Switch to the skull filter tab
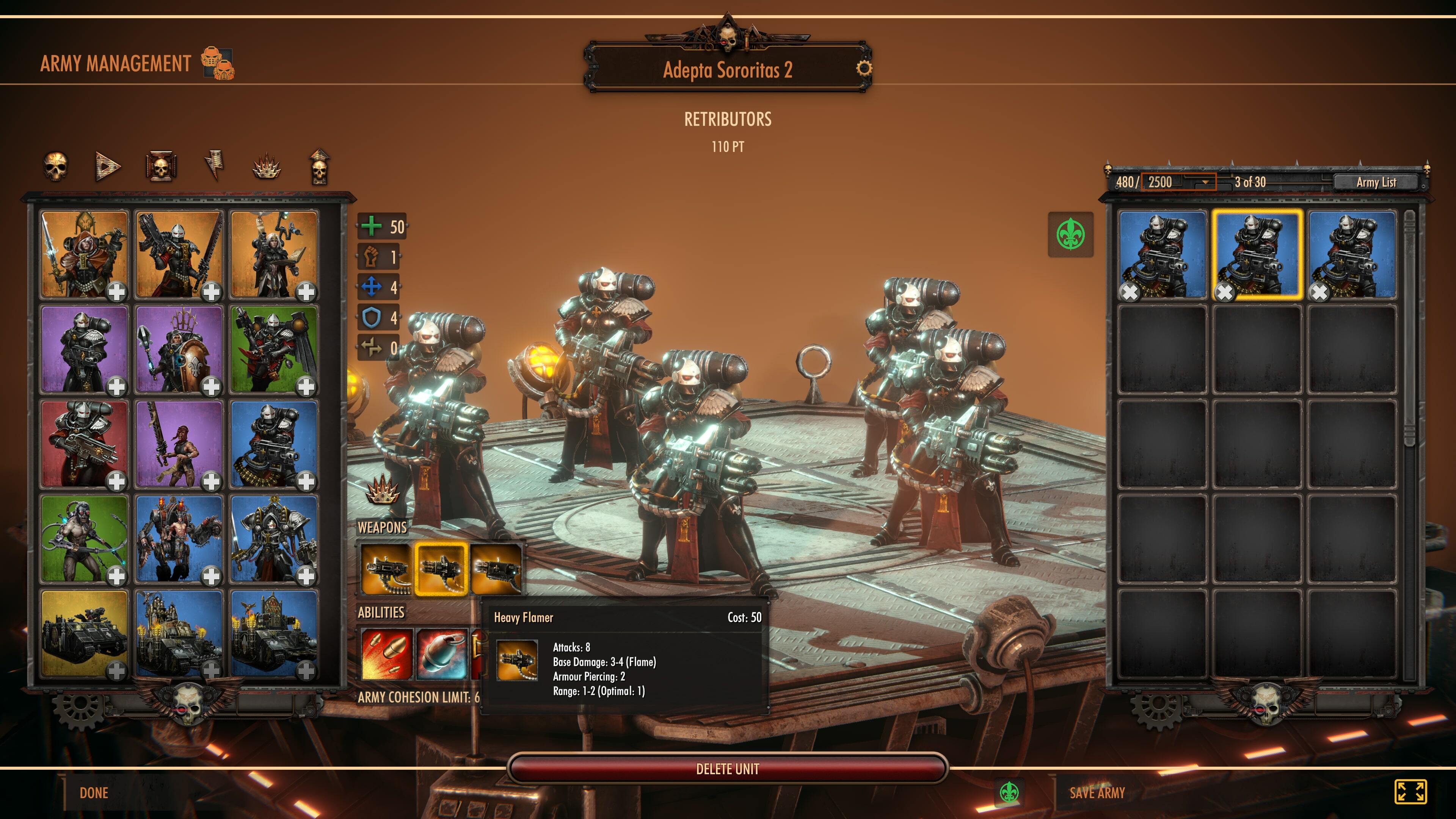The width and height of the screenshot is (1456, 819). click(55, 166)
